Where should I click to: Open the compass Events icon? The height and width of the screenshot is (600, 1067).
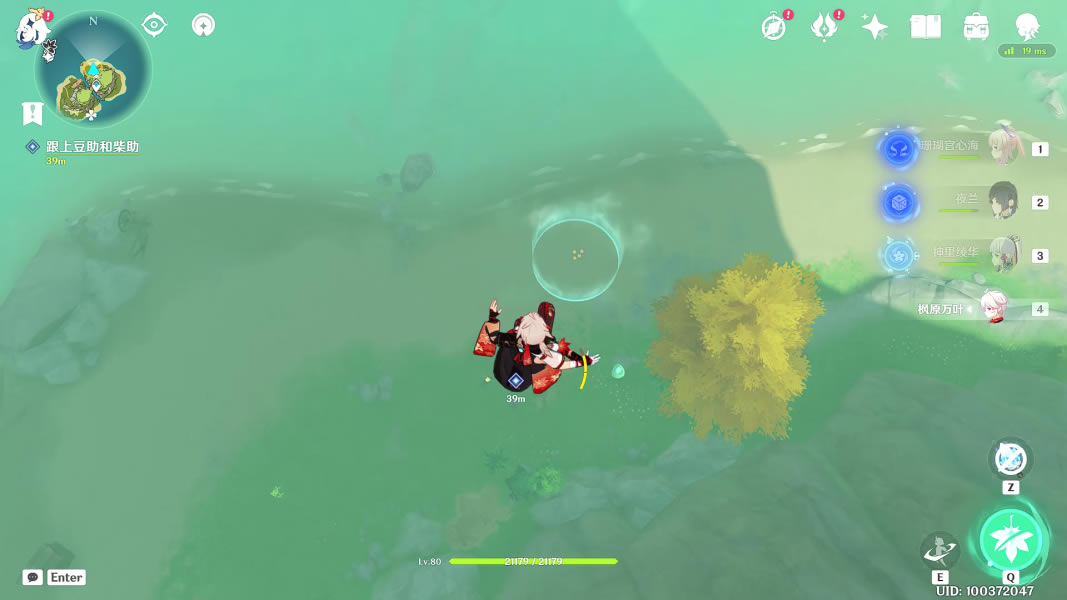pyautogui.click(x=773, y=27)
